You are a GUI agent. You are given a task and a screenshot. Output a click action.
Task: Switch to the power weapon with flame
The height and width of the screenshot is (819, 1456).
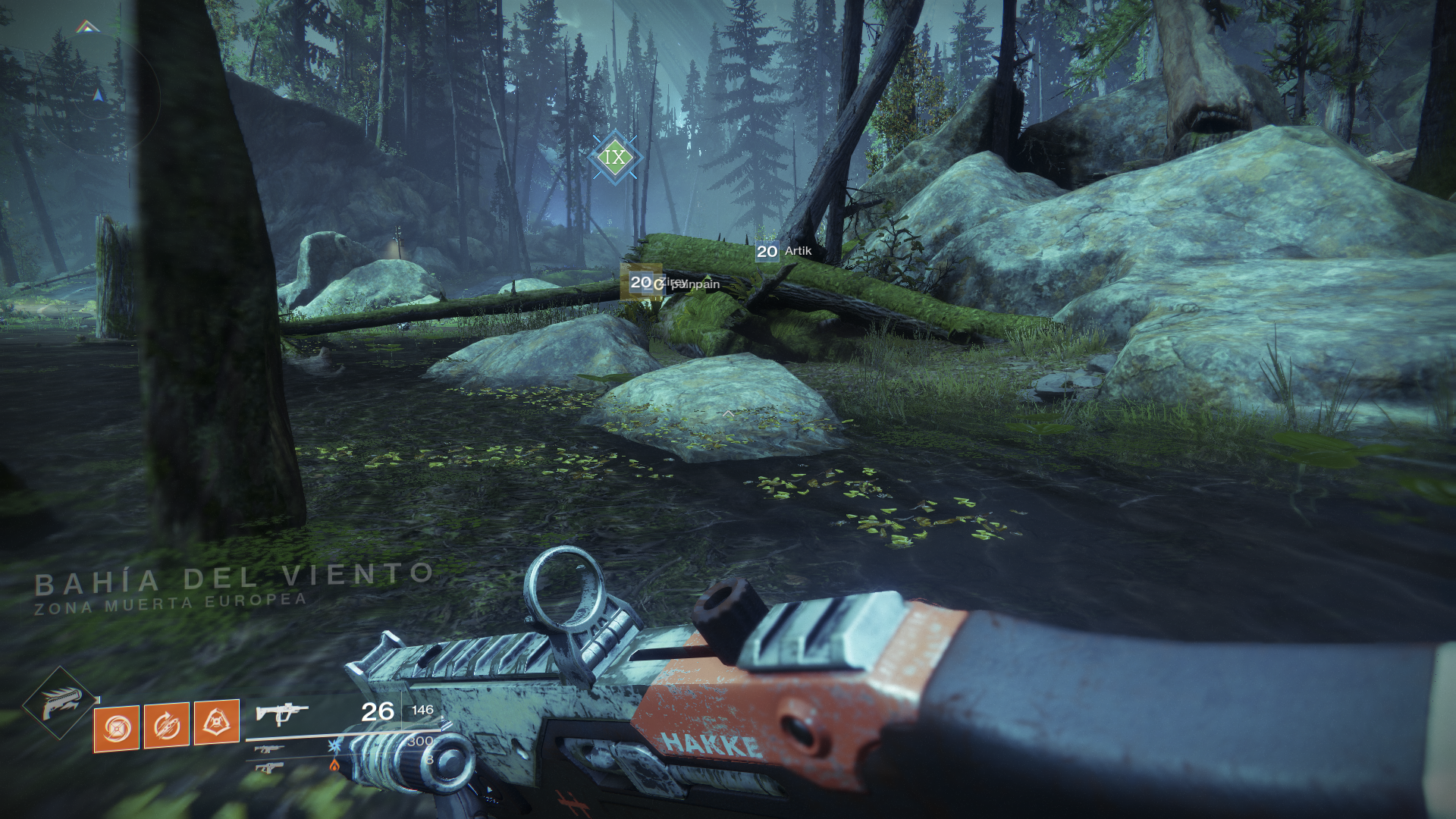tap(269, 767)
